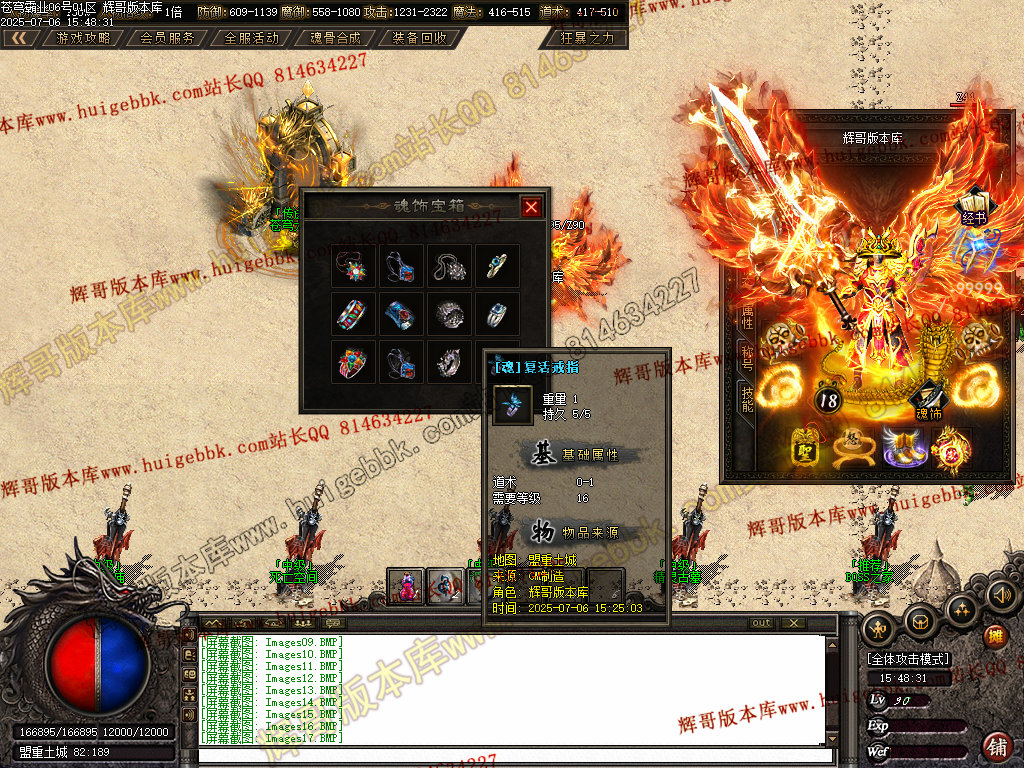Select the multicolored jeweled bracelet
Screen dimensions: 1024x768
(353, 313)
